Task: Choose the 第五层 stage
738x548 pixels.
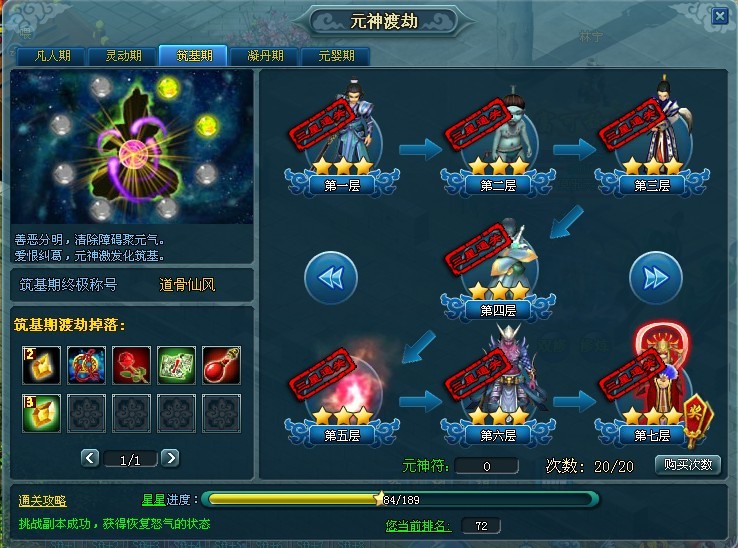Action: [x=344, y=395]
